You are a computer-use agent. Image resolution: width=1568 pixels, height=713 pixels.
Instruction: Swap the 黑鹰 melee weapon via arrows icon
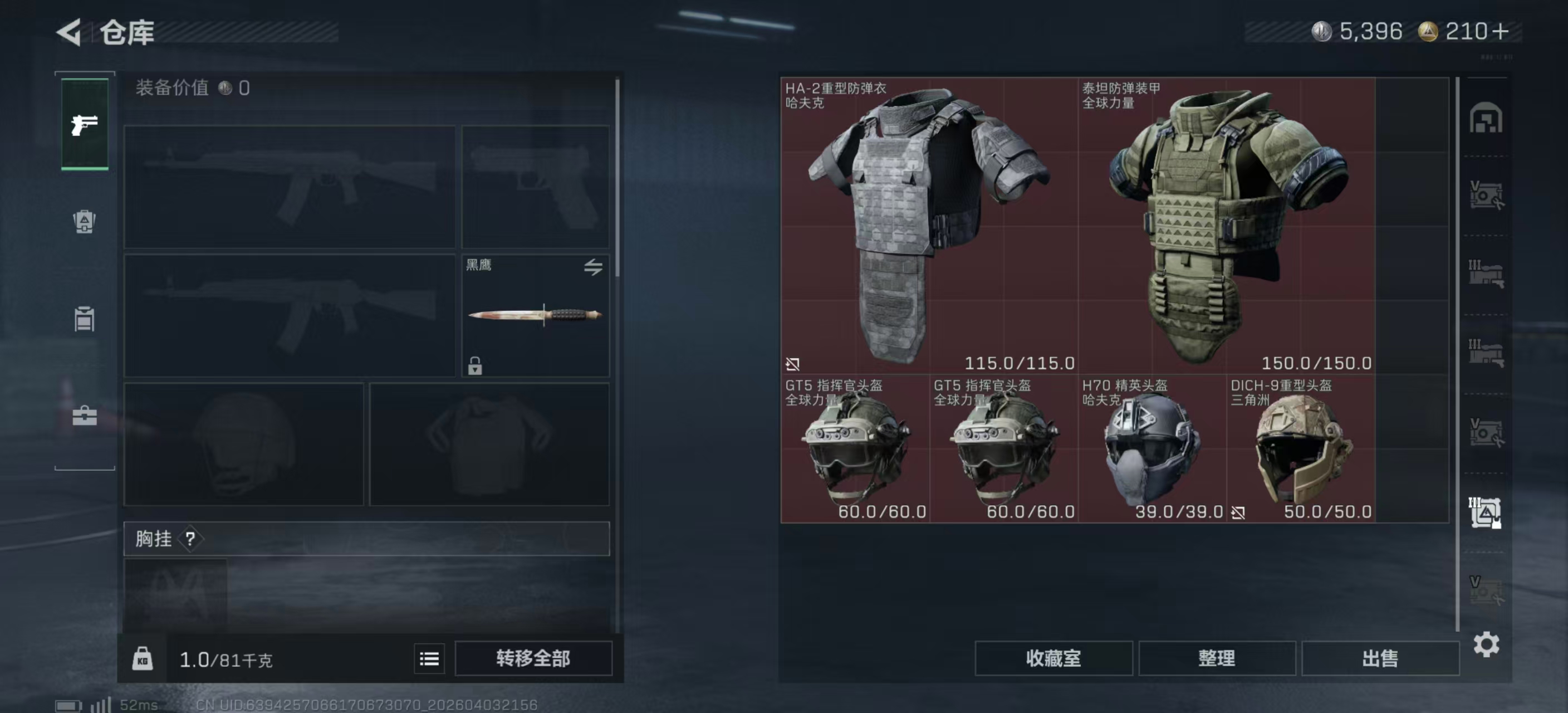(x=593, y=267)
